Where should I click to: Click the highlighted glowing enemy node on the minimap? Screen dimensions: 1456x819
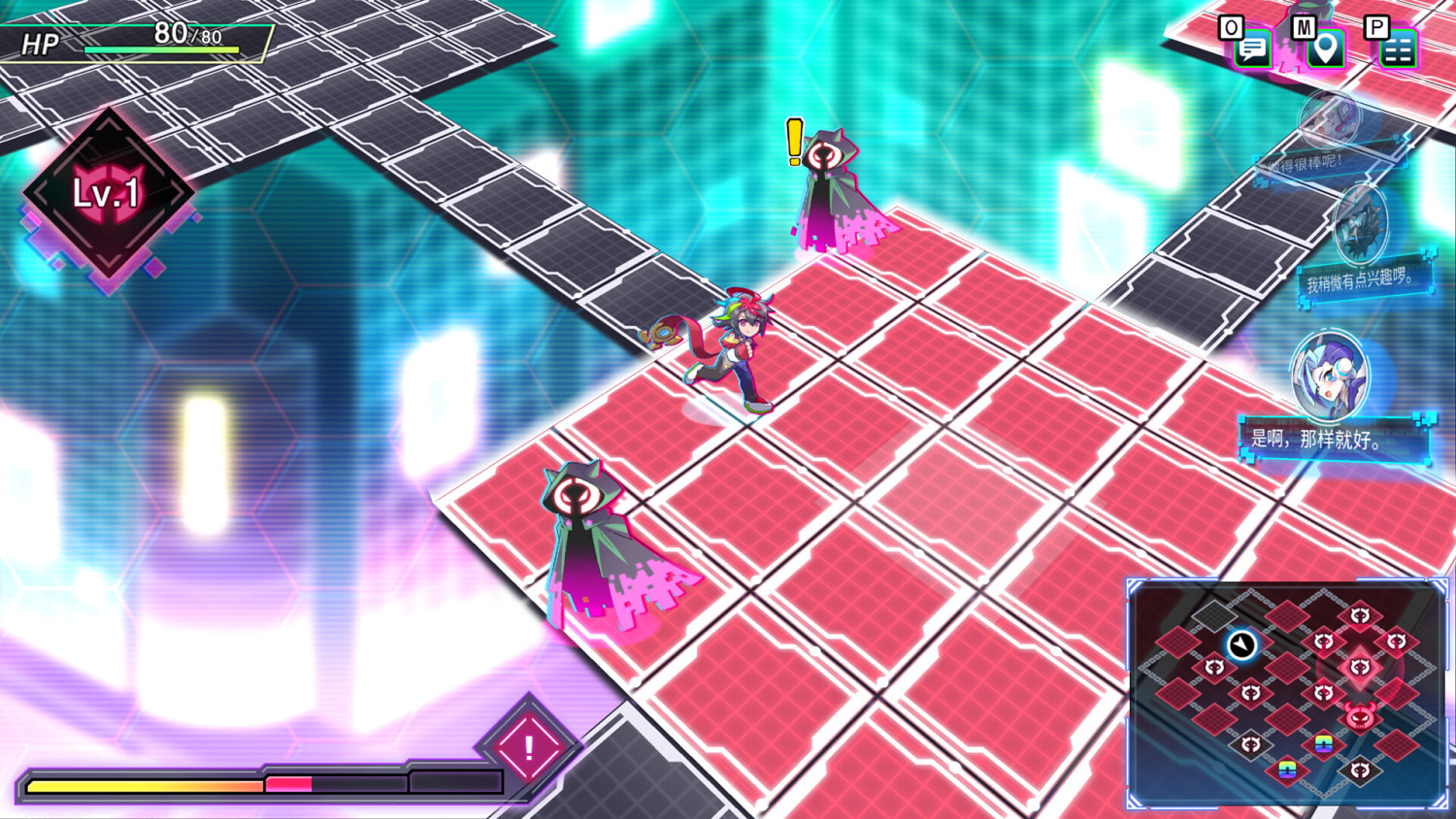click(x=1358, y=666)
